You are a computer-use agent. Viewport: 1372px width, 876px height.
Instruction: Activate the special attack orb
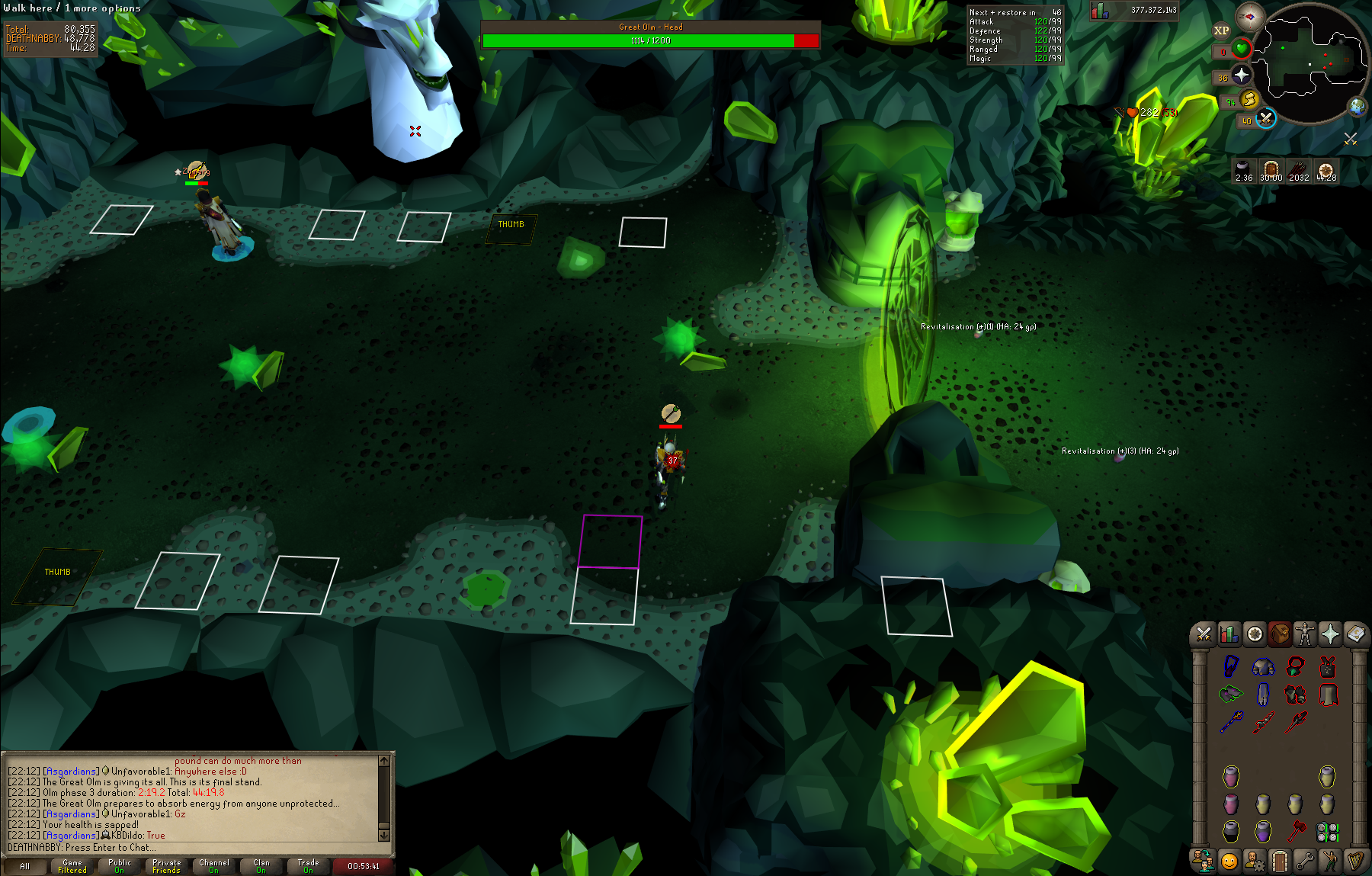[x=1265, y=118]
